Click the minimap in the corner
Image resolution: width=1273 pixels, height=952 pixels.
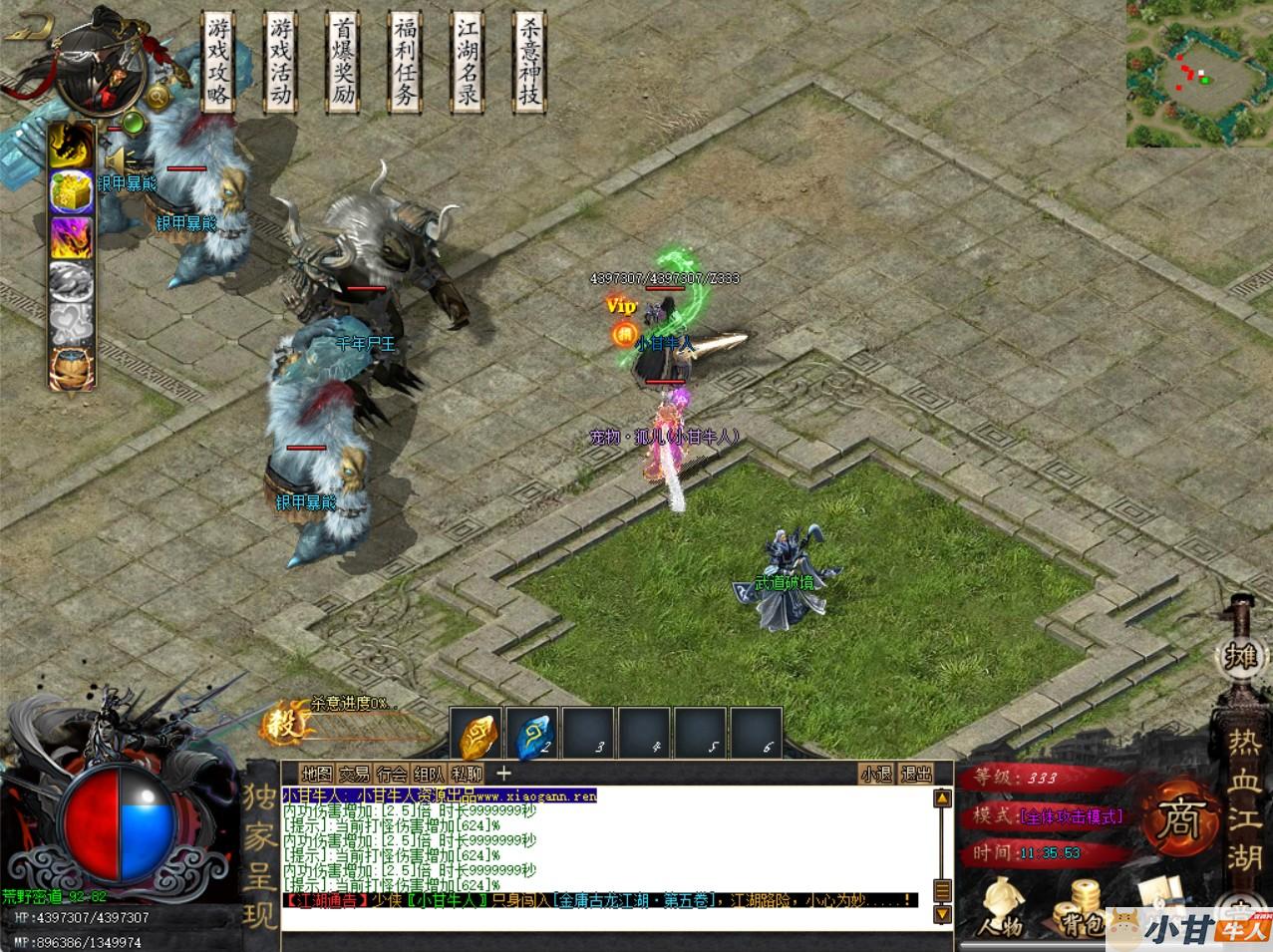click(x=1199, y=74)
